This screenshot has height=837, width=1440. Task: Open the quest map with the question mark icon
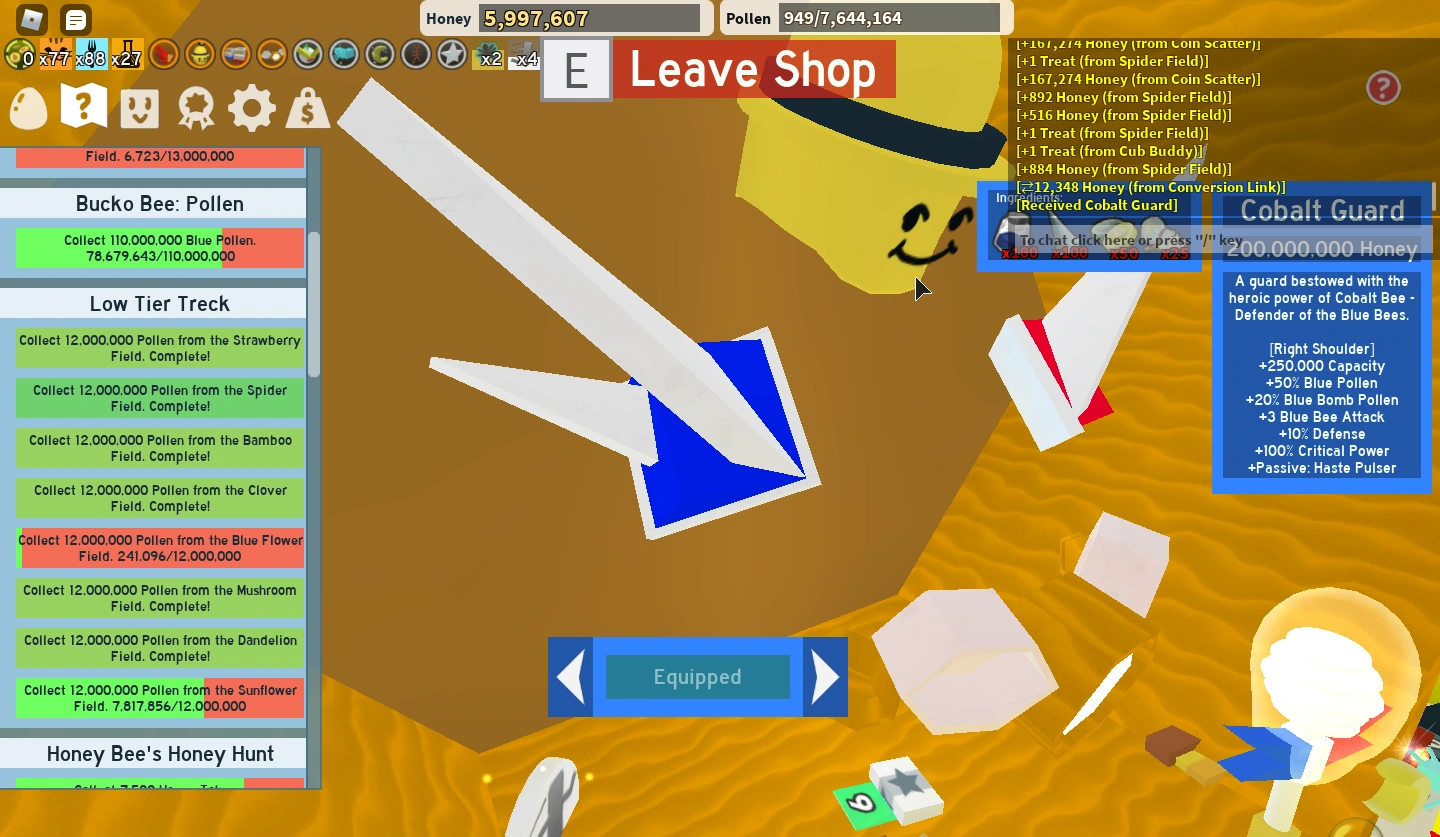83,107
